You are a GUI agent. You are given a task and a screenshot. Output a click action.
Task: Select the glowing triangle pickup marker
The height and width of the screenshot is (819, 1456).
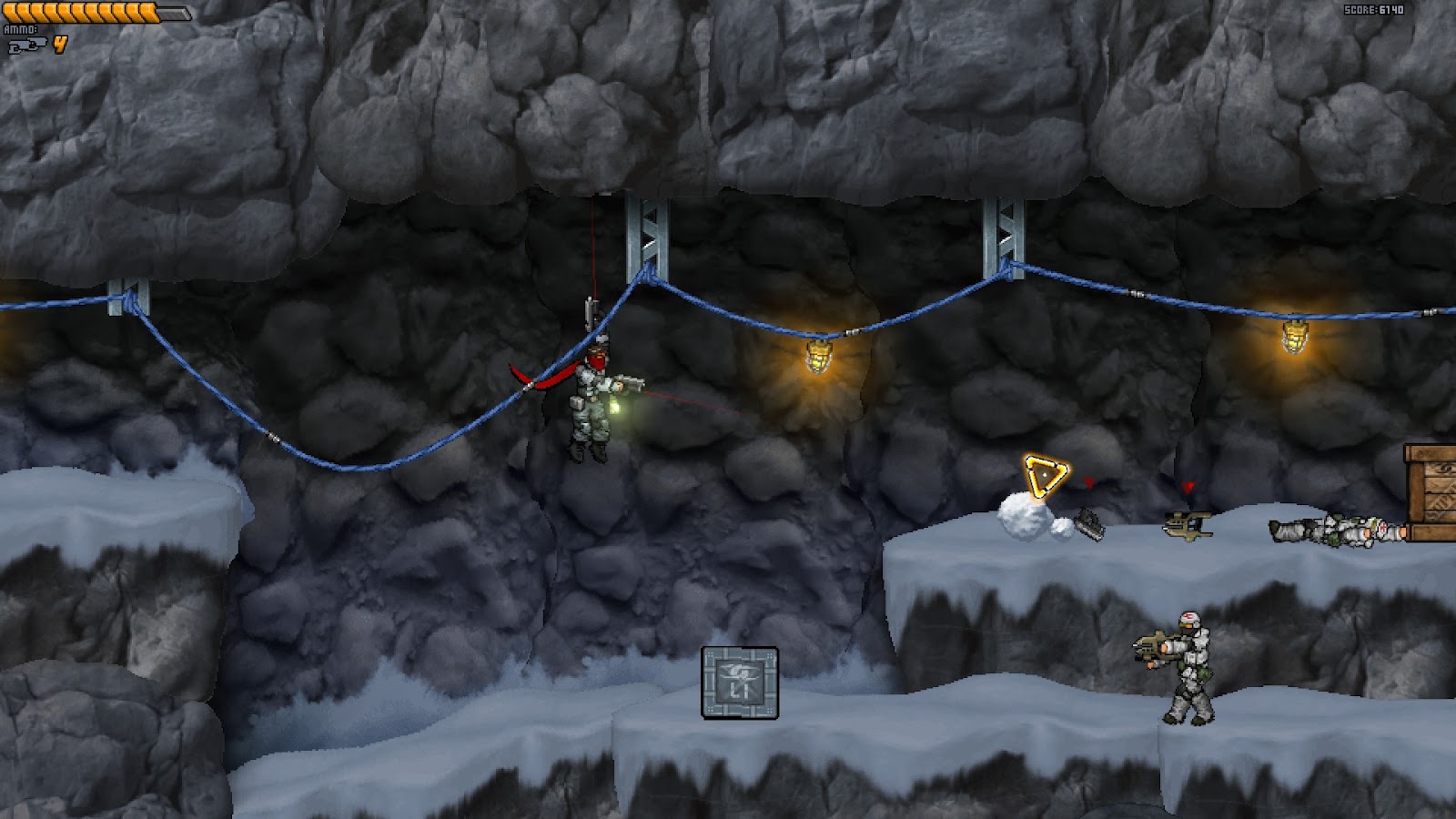pyautogui.click(x=1046, y=472)
